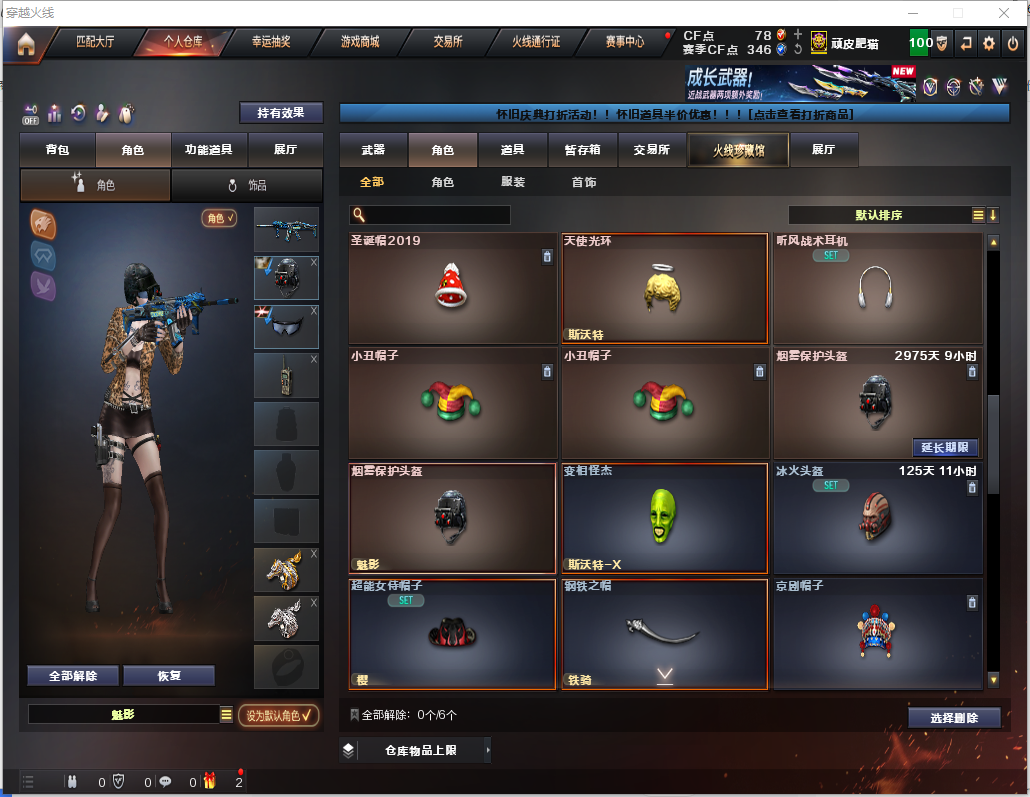Click the 延长期限 extend duration button

pyautogui.click(x=944, y=447)
